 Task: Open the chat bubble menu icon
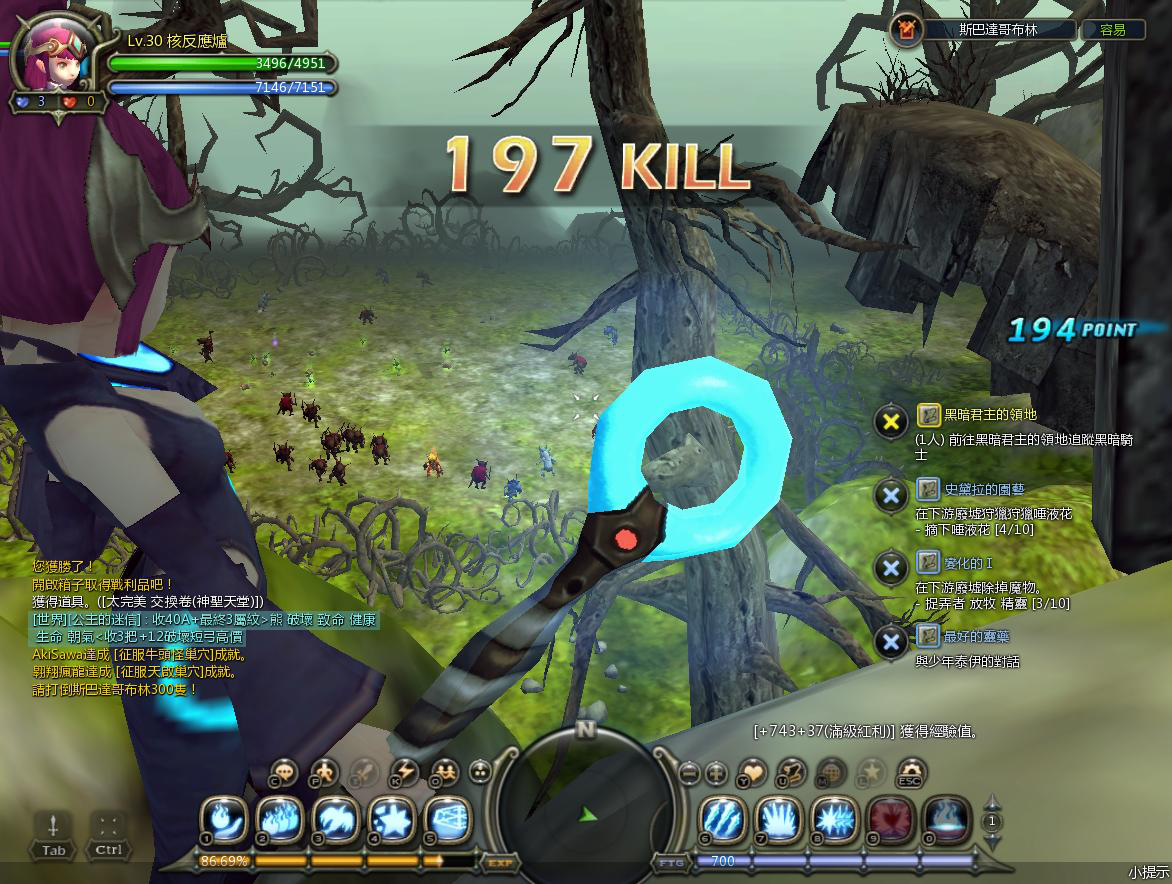pyautogui.click(x=286, y=771)
